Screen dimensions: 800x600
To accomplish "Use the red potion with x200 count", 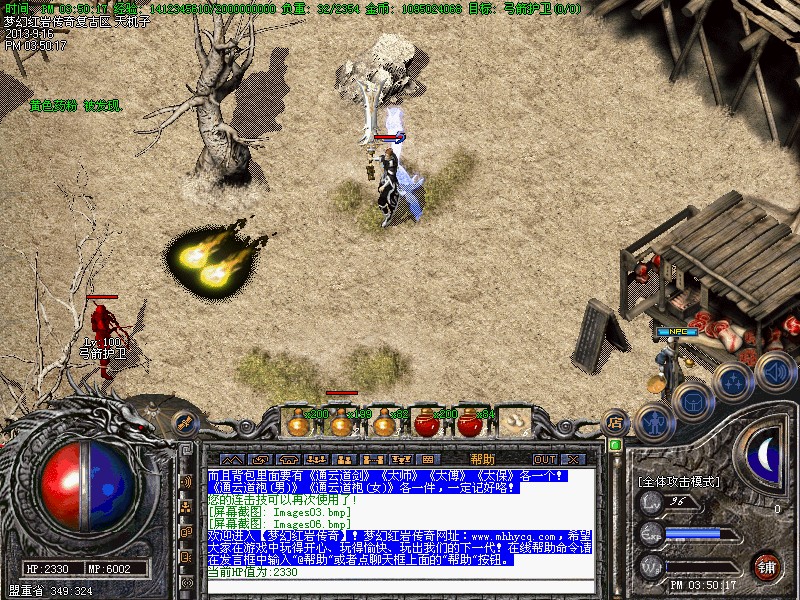I will (x=428, y=423).
